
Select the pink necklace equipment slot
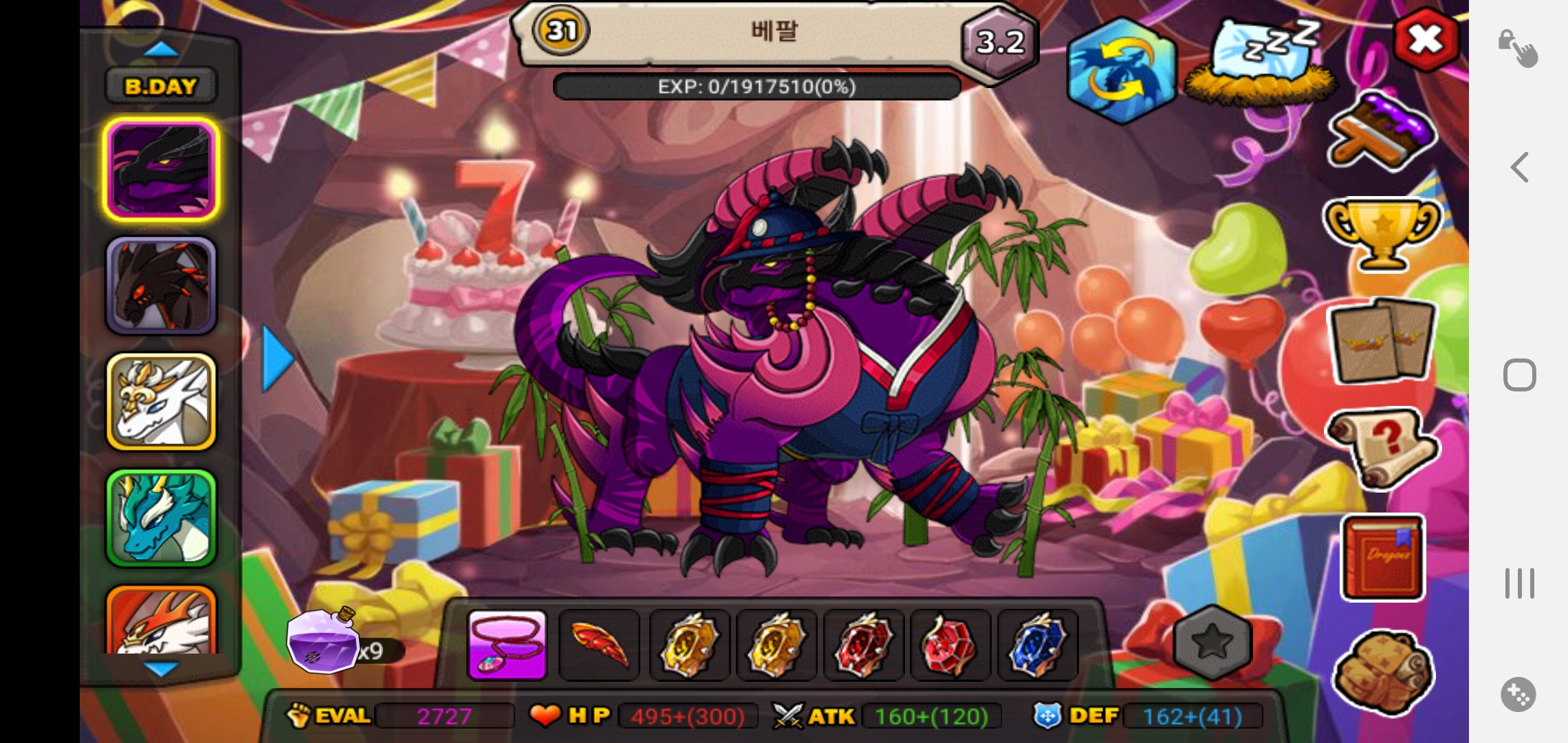[x=507, y=645]
